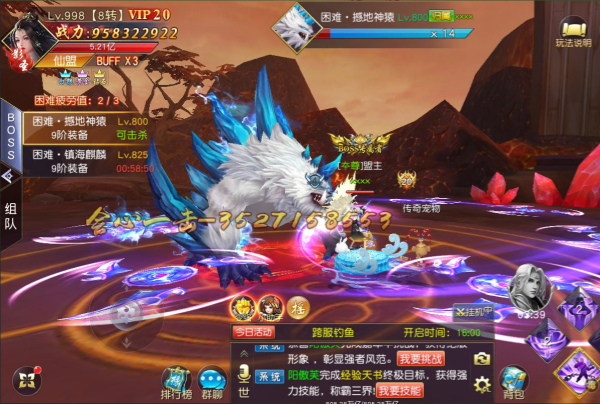The image size is (600, 404).
Task: Click the white-haired character skill portrait
Action: click(x=529, y=291)
